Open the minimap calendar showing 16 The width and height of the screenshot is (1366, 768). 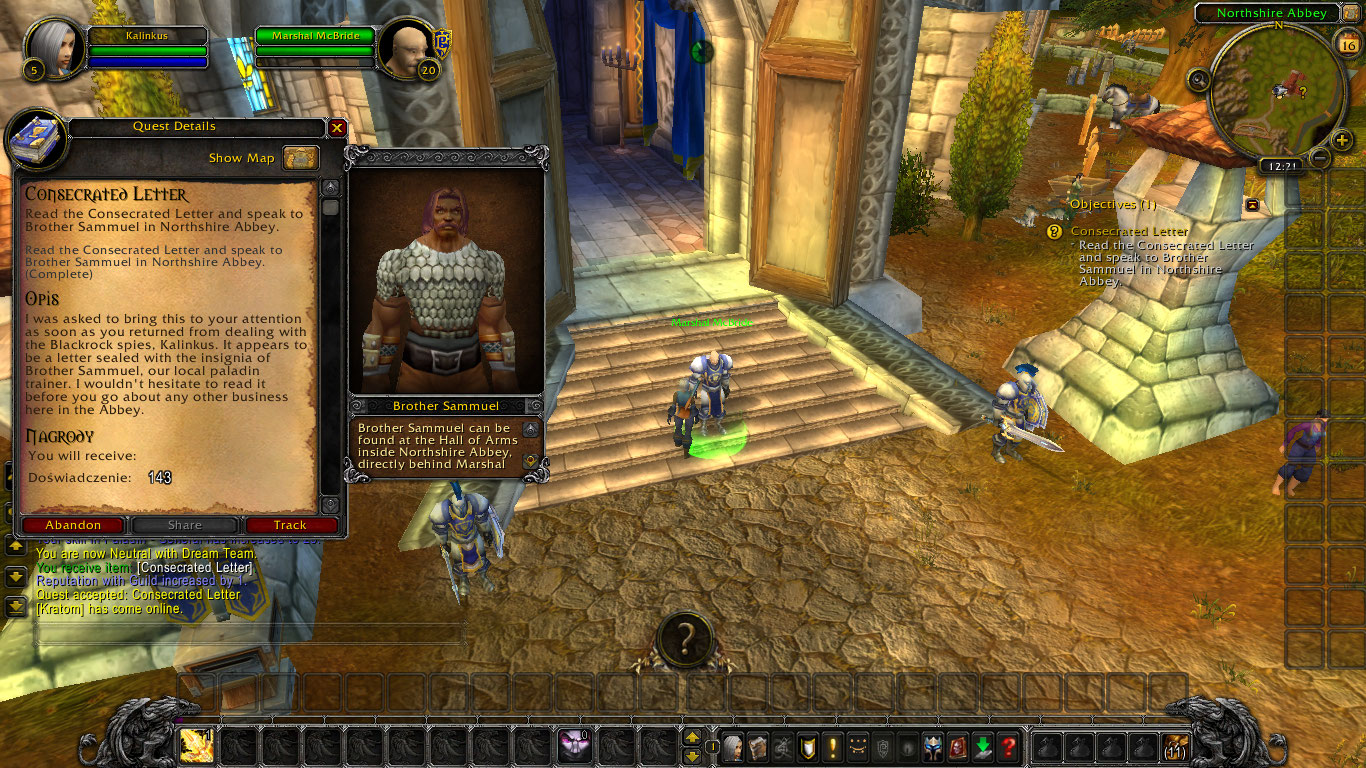[x=1348, y=44]
